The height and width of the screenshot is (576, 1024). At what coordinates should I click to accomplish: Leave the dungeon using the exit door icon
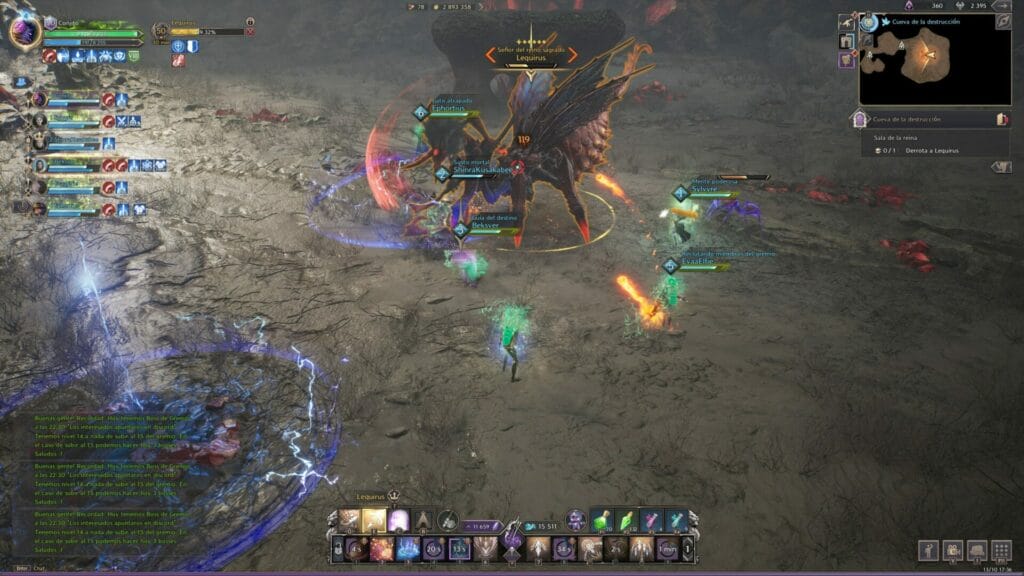(1001, 119)
